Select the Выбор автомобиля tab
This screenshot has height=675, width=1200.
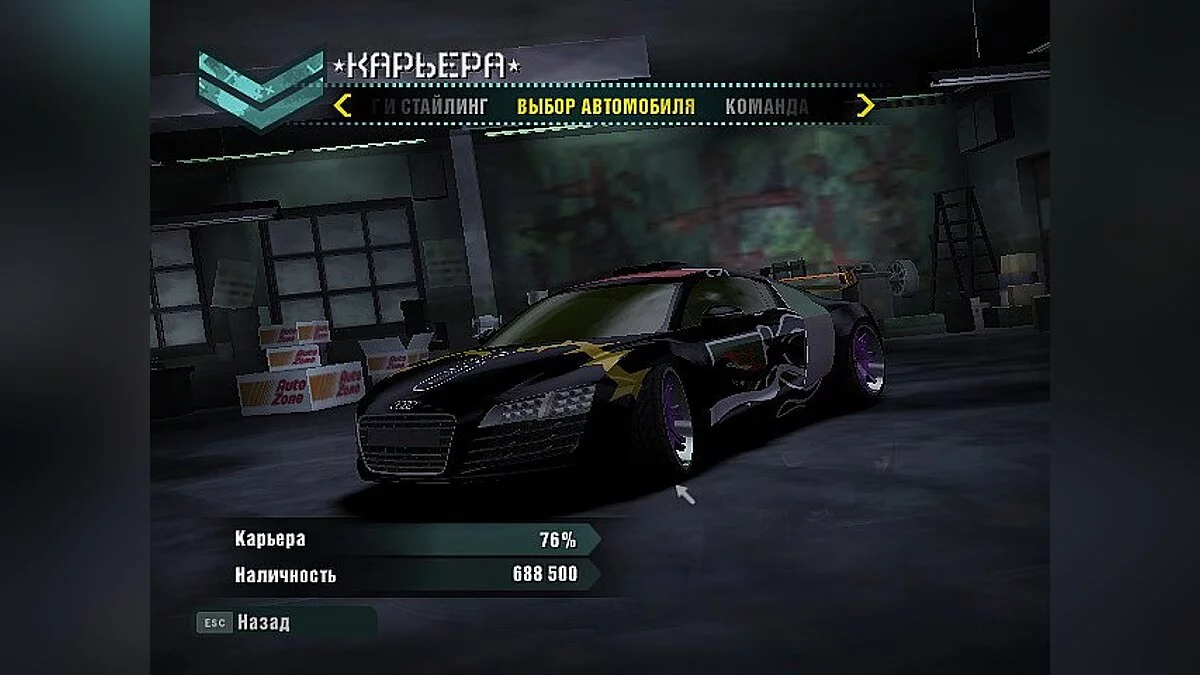coord(605,106)
